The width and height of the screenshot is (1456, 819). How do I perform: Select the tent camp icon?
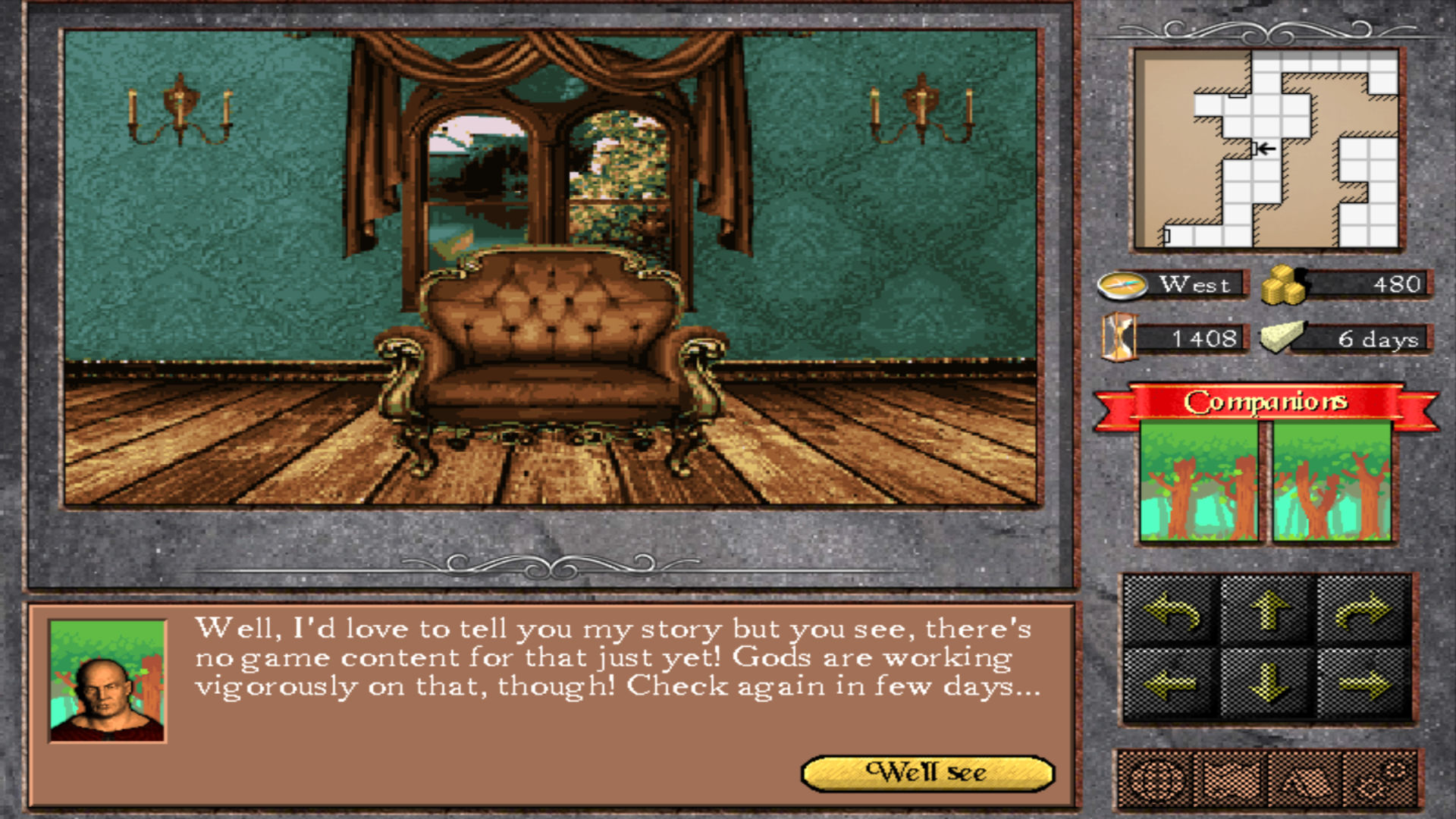click(x=1306, y=780)
